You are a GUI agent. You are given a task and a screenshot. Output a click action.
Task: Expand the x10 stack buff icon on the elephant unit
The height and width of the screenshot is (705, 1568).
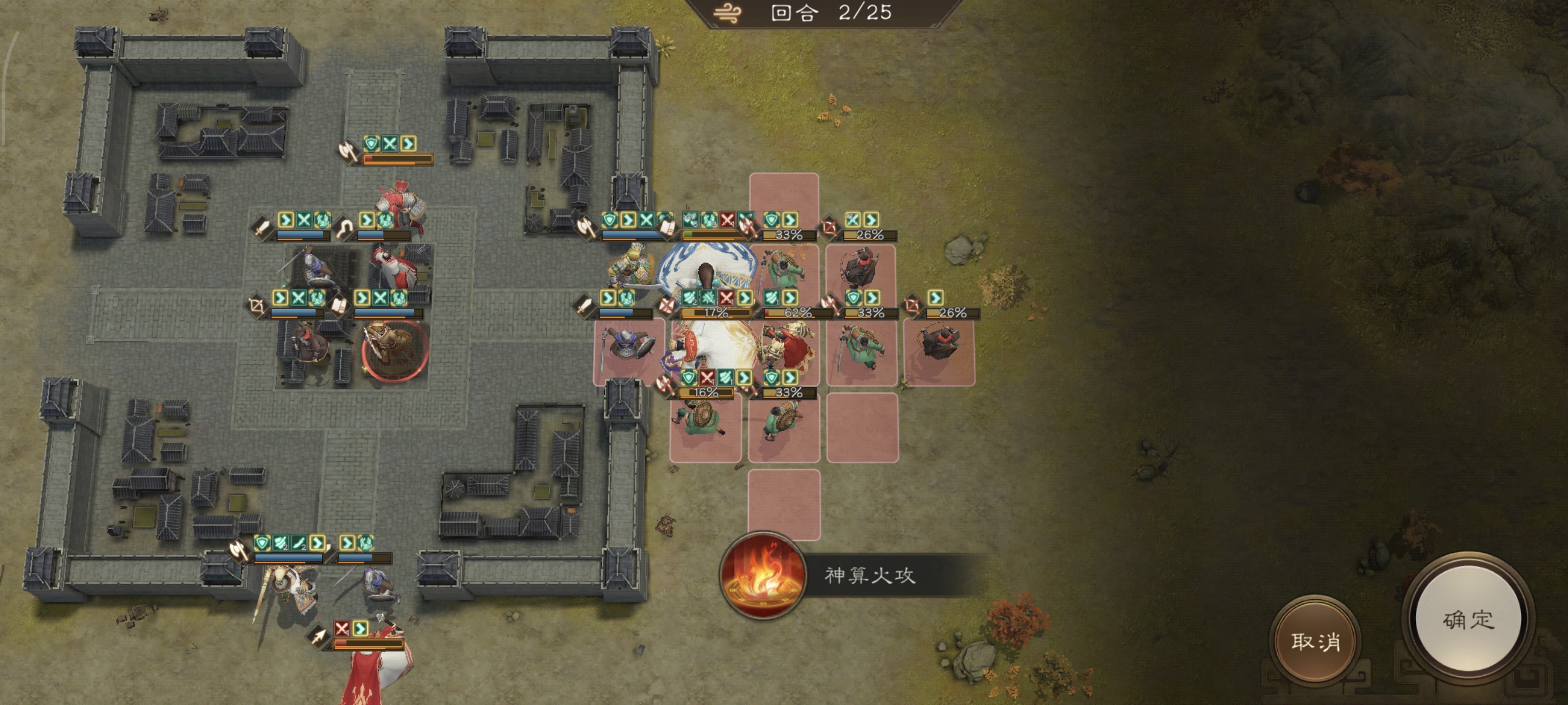click(x=692, y=219)
